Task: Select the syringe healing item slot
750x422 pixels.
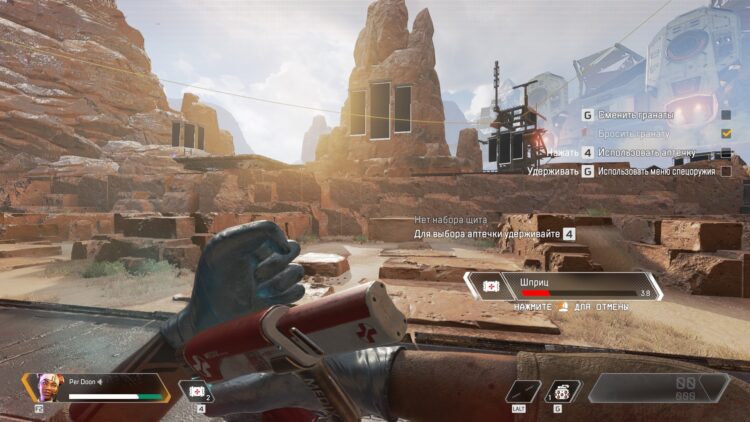Action: tap(196, 391)
